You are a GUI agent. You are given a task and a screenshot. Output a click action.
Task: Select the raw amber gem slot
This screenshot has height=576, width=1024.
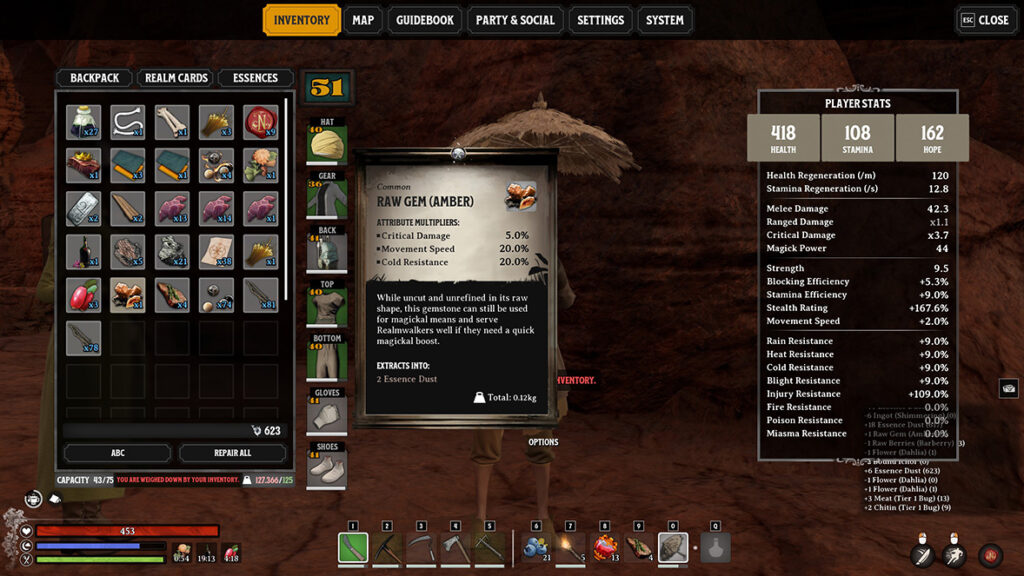point(127,294)
